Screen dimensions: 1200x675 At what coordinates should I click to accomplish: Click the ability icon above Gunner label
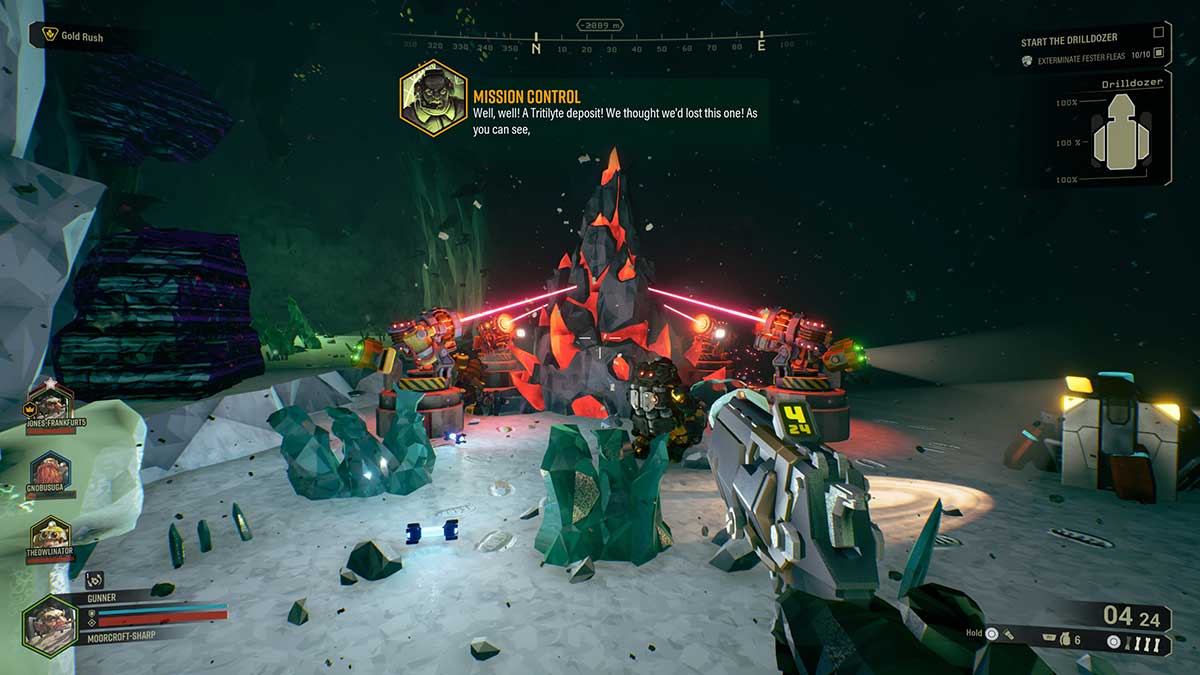click(93, 579)
